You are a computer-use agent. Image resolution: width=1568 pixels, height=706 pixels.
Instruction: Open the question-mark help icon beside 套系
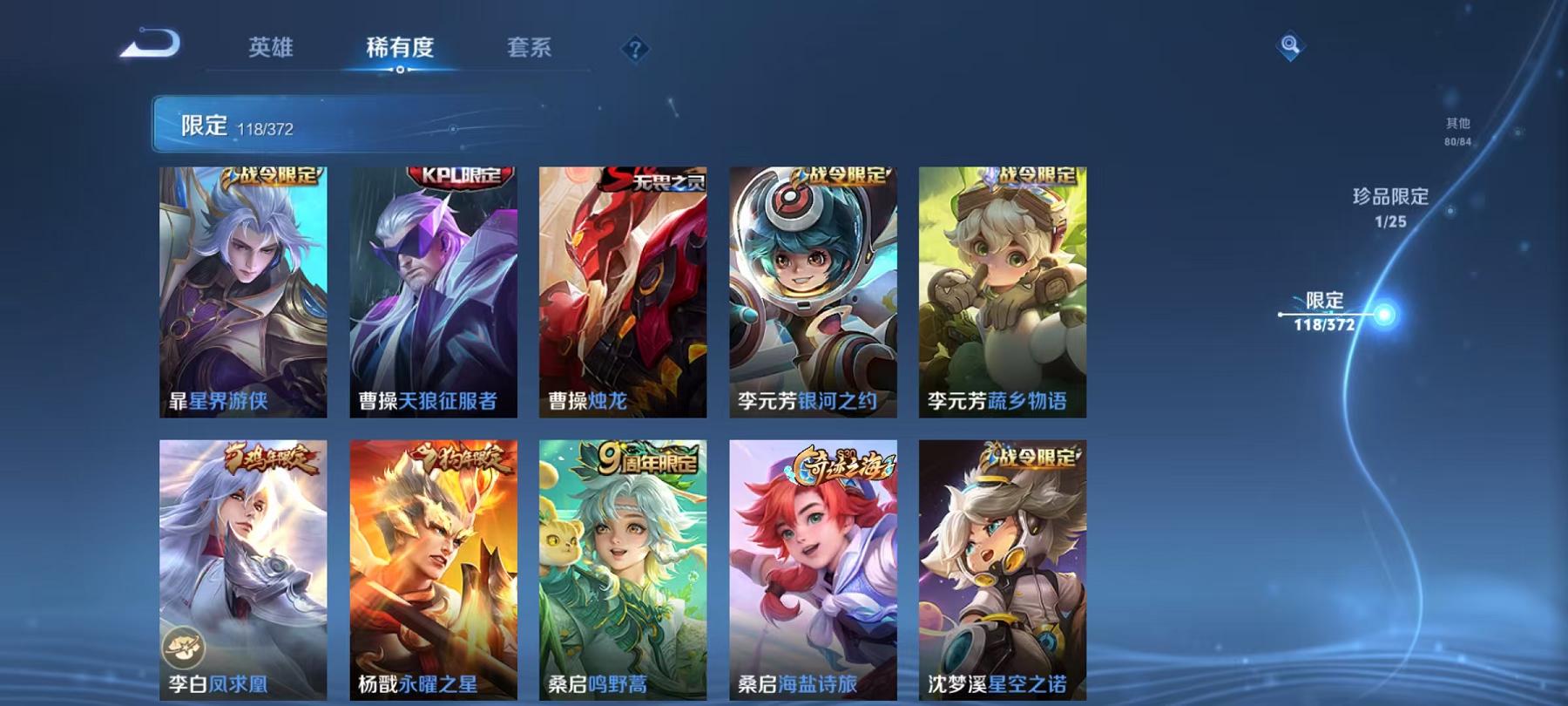[635, 49]
